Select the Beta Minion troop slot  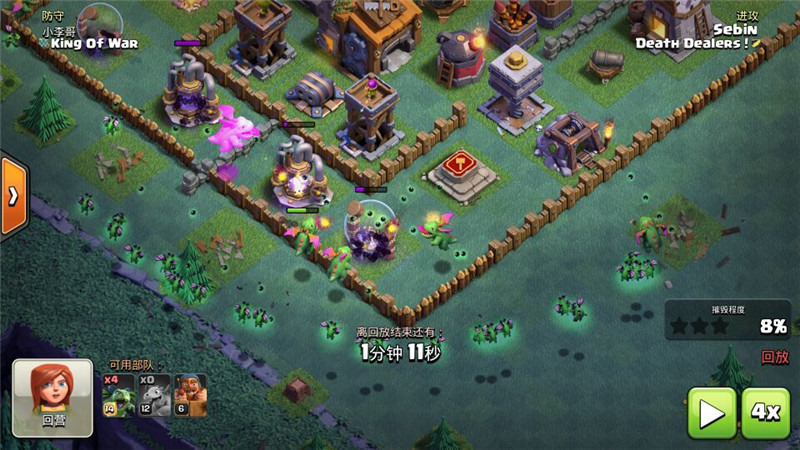click(118, 396)
